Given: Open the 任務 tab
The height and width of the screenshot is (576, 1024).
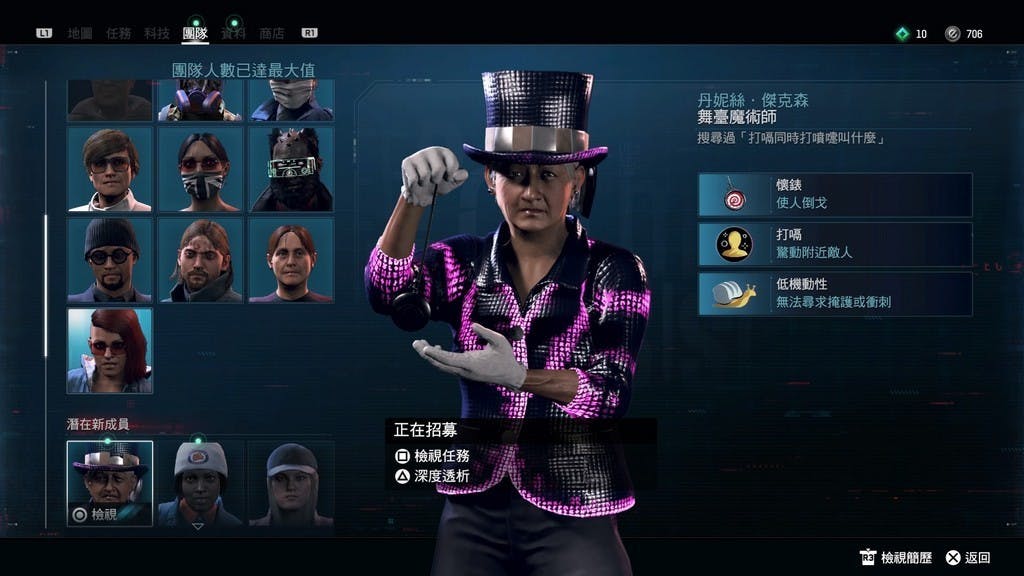Looking at the screenshot, I should pos(118,33).
